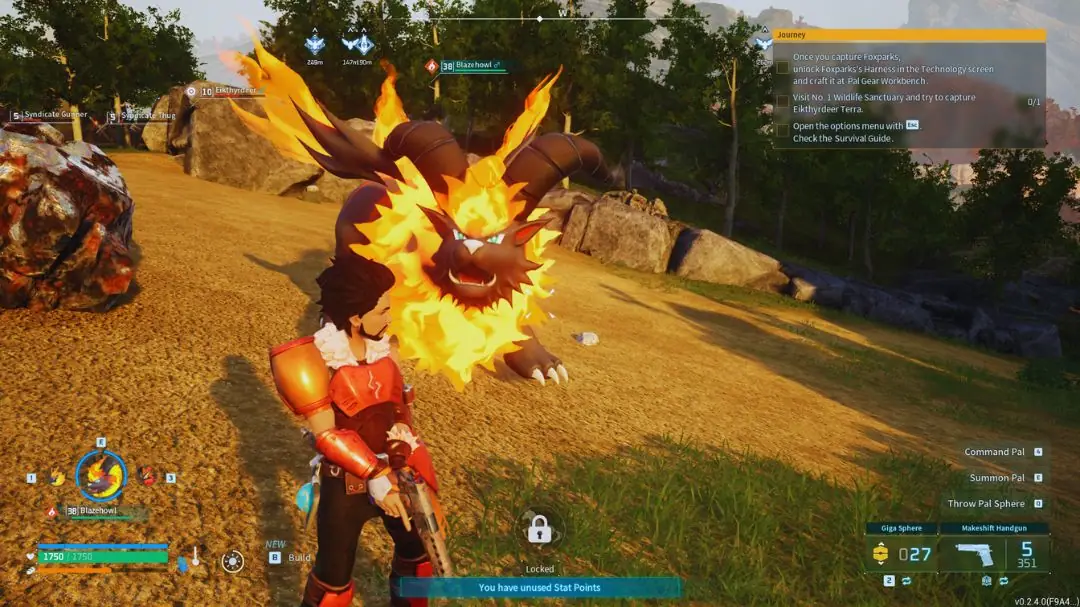Select the active Blazehowl pal portrait
This screenshot has height=607, width=1080.
pyautogui.click(x=101, y=475)
